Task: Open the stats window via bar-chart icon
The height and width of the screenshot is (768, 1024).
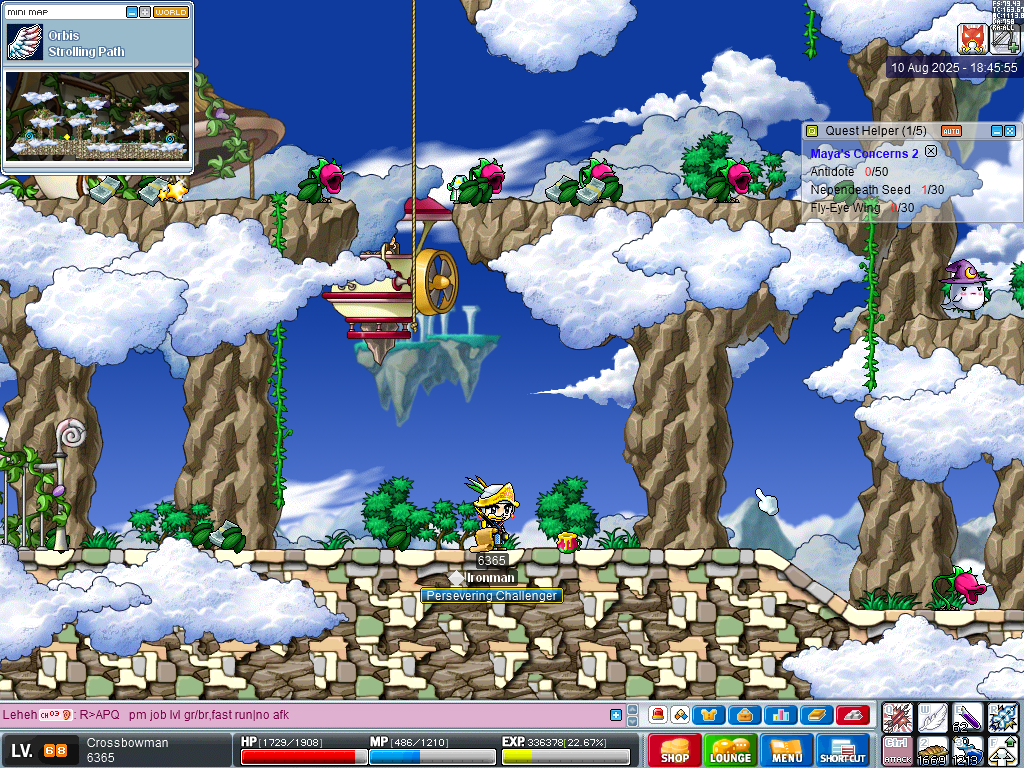Action: click(781, 715)
